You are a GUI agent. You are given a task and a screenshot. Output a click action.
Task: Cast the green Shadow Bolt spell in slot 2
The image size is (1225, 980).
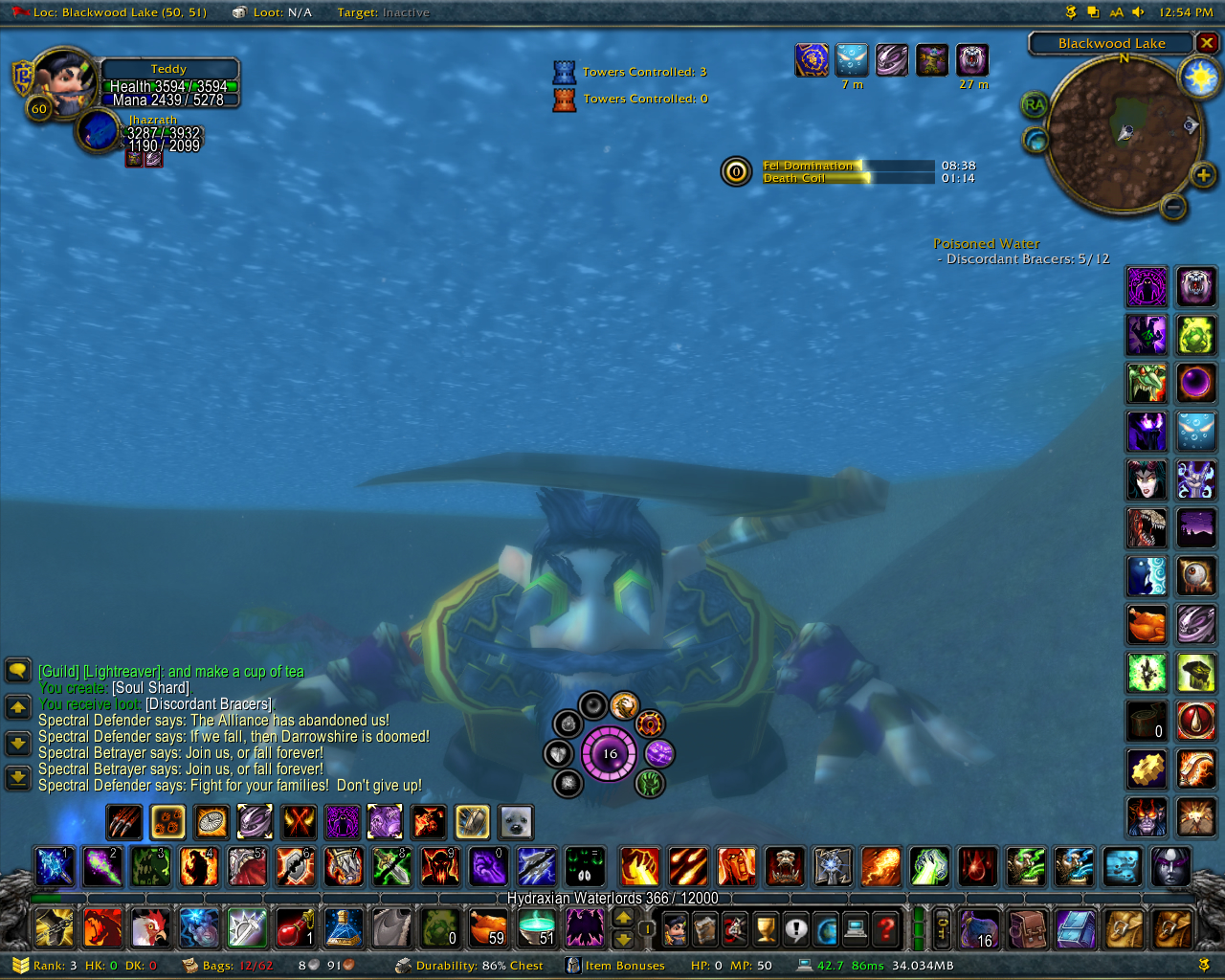(102, 867)
